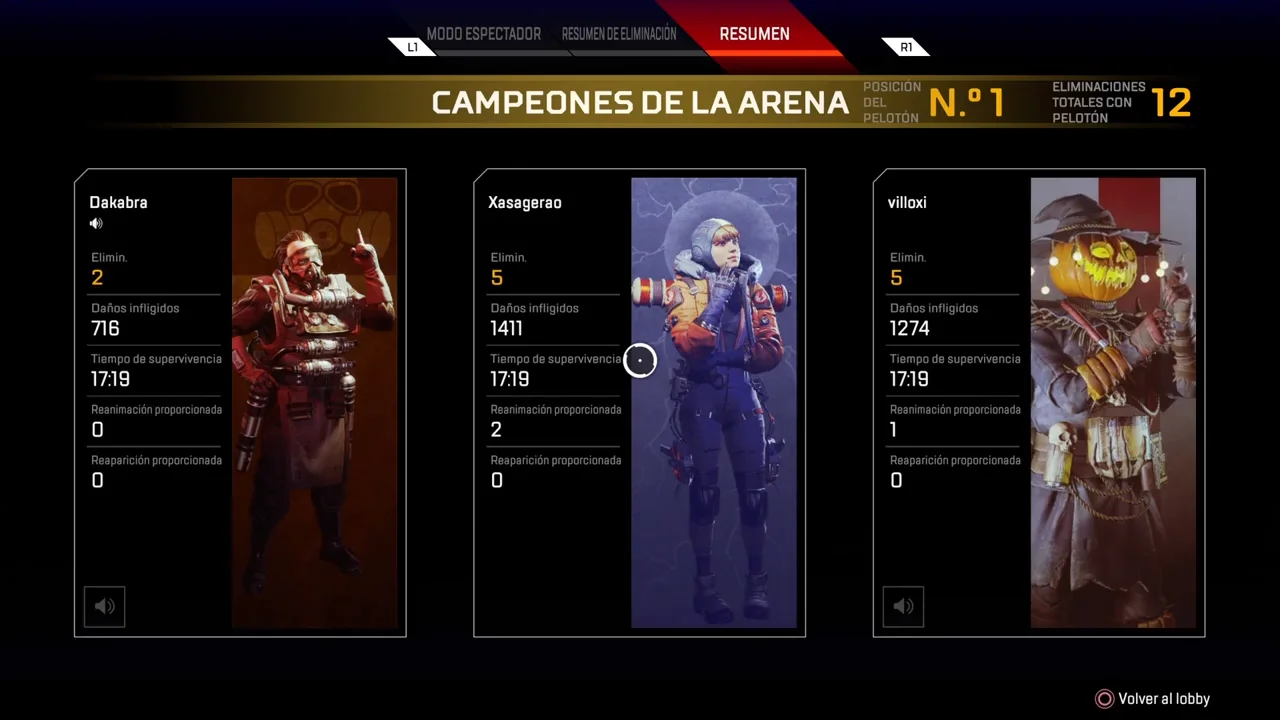The width and height of the screenshot is (1280, 720).
Task: Toggle mute button on Dakabra's card
Action: tap(104, 606)
